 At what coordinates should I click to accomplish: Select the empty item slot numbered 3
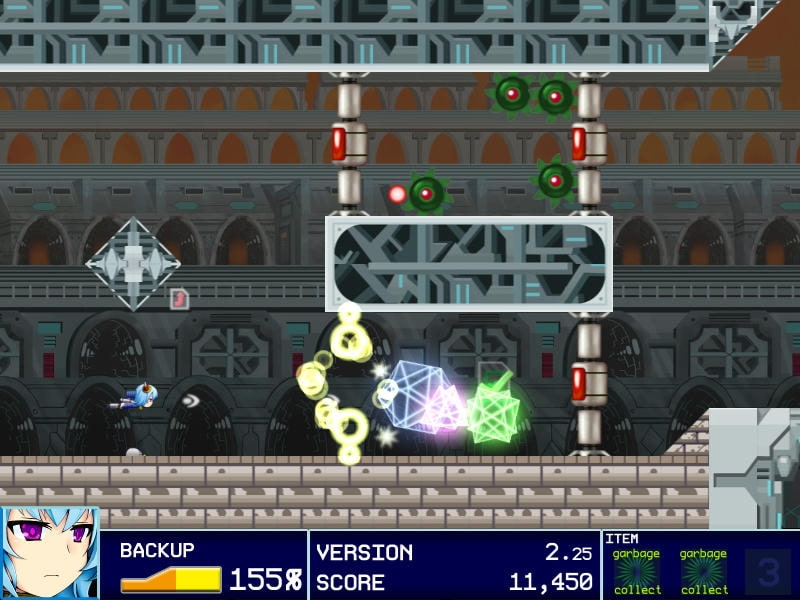(x=767, y=572)
